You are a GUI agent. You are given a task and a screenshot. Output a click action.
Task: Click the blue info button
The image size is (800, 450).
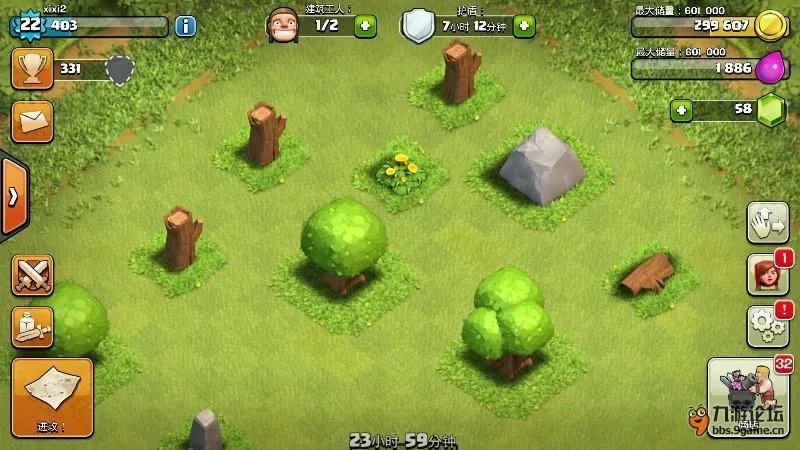(x=185, y=26)
